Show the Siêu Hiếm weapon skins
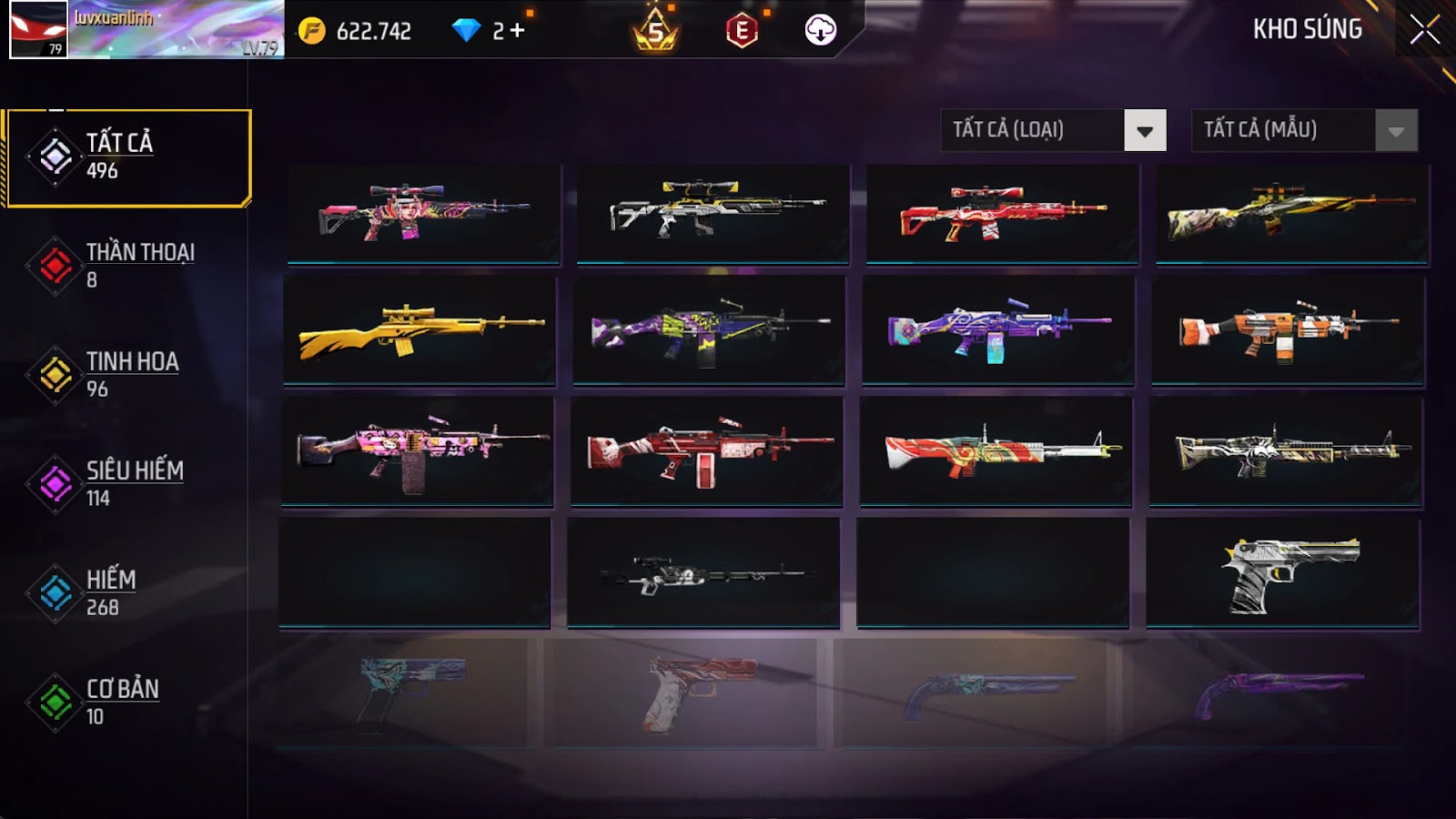Screen dimensions: 1456x819 coord(127,484)
